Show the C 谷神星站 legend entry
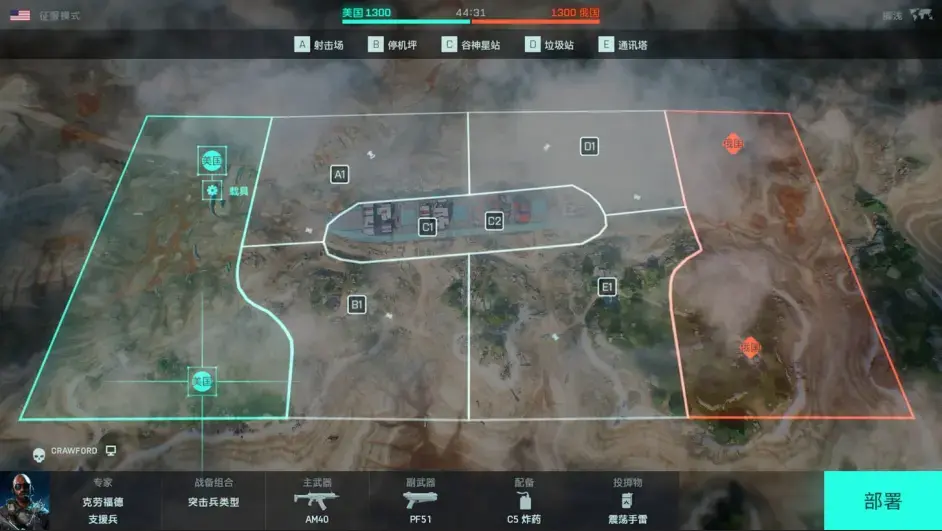This screenshot has width=942, height=531. tap(471, 45)
